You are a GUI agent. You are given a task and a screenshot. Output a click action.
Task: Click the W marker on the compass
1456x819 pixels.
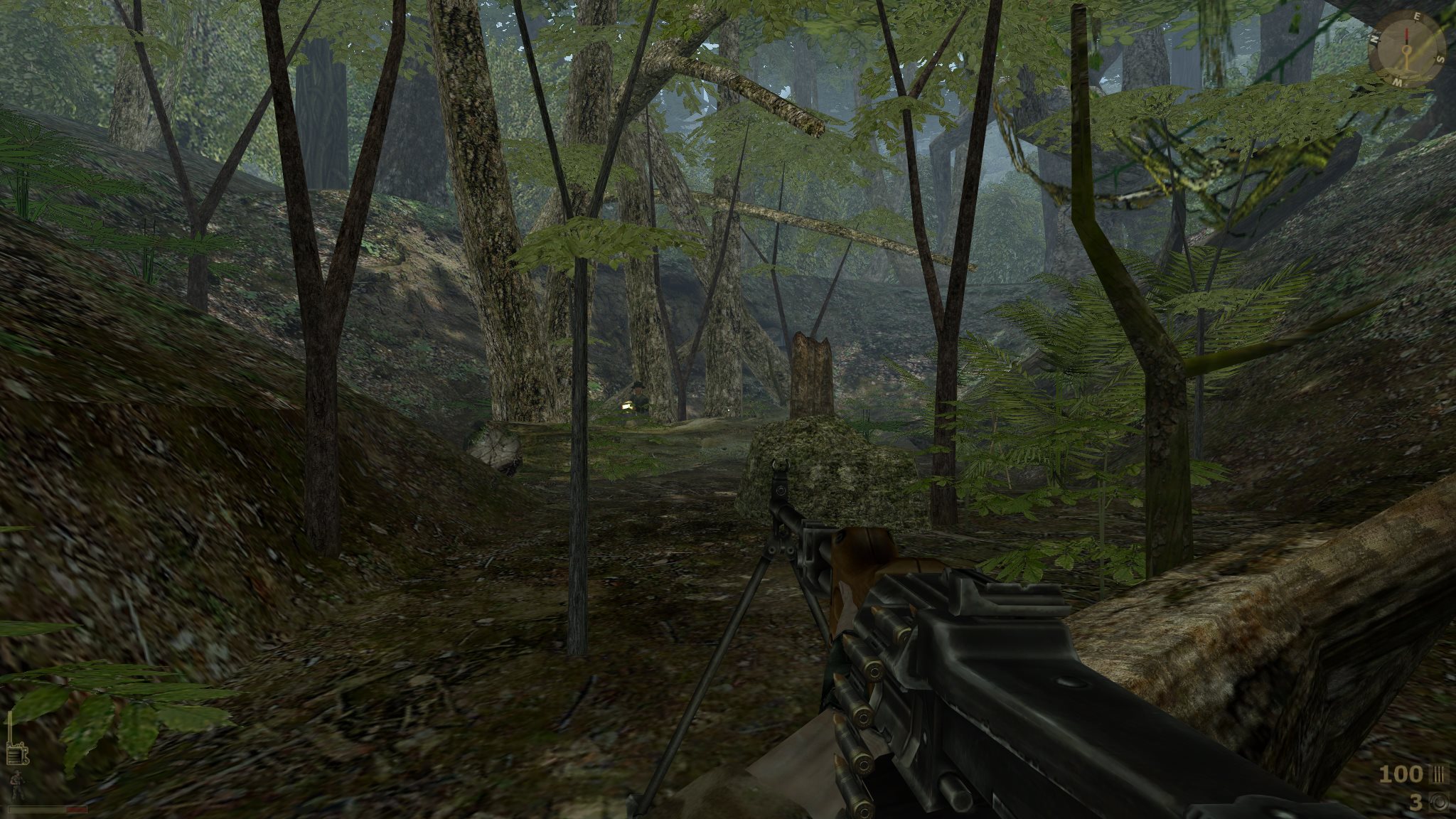click(1398, 82)
